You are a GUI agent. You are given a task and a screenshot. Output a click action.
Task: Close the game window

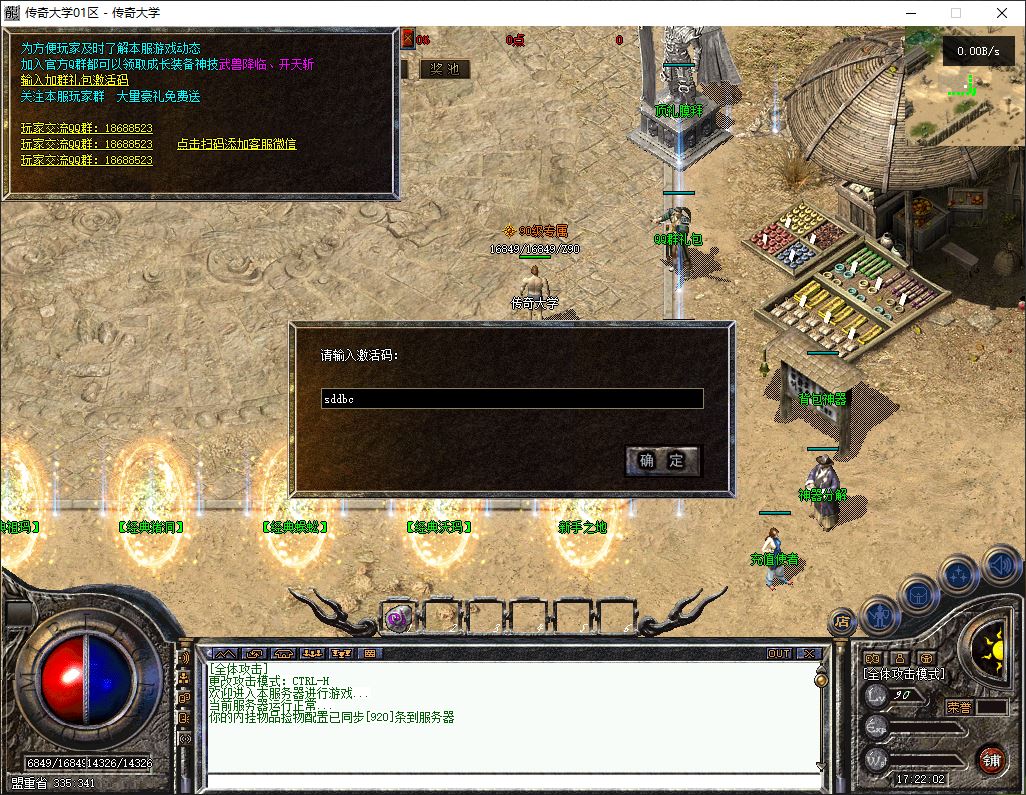1001,13
